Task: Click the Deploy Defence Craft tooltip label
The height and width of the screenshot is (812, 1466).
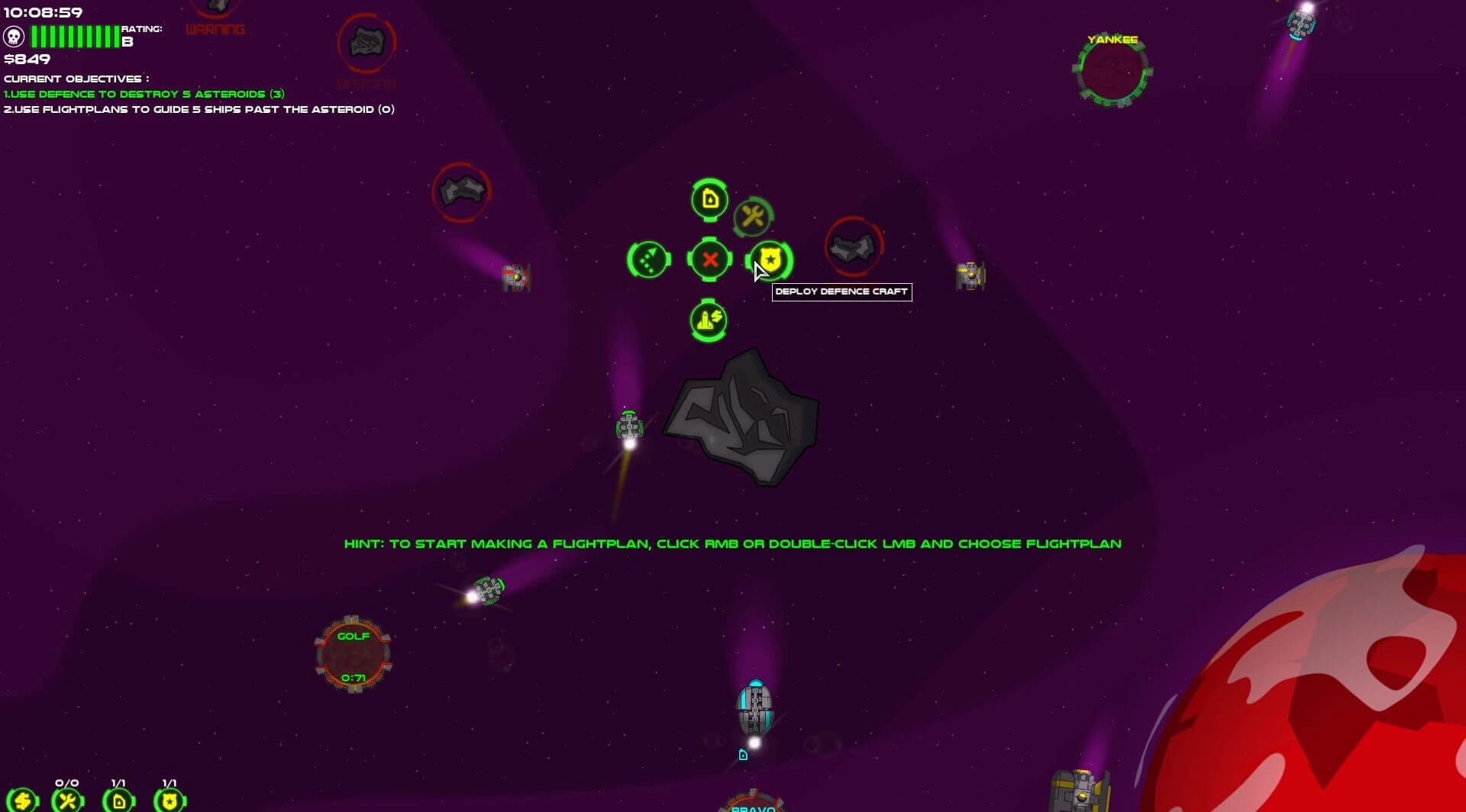Action: coord(841,292)
